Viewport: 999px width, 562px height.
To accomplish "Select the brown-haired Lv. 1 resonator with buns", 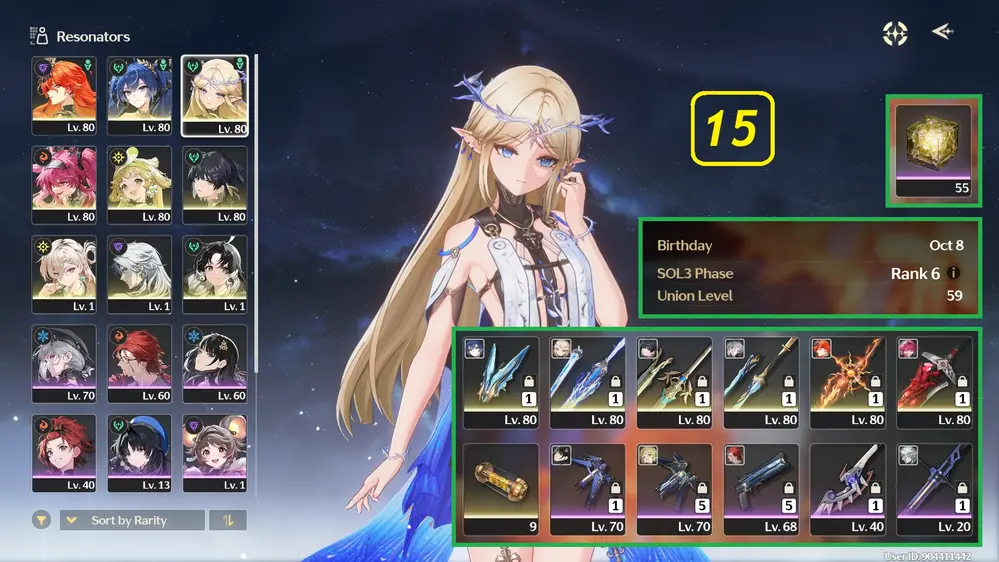I will (215, 451).
